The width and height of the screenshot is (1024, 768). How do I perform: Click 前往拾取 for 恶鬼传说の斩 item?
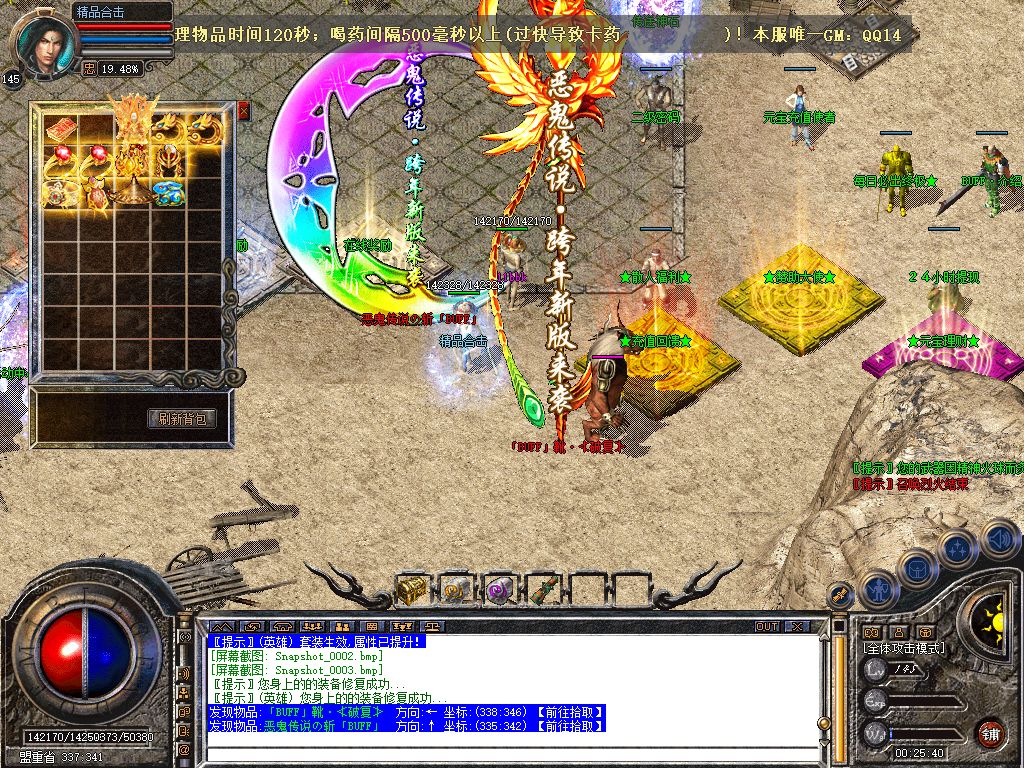(x=570, y=725)
